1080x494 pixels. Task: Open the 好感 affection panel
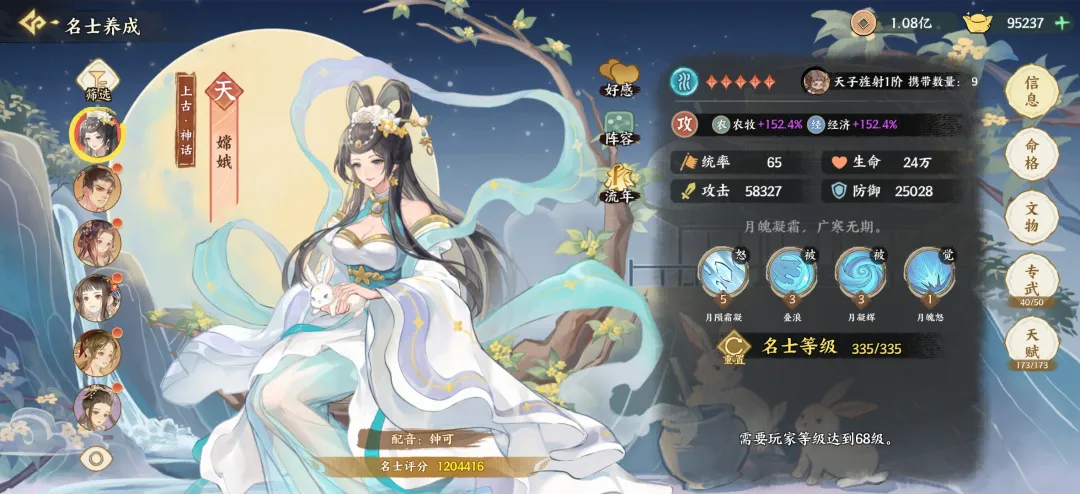[620, 78]
